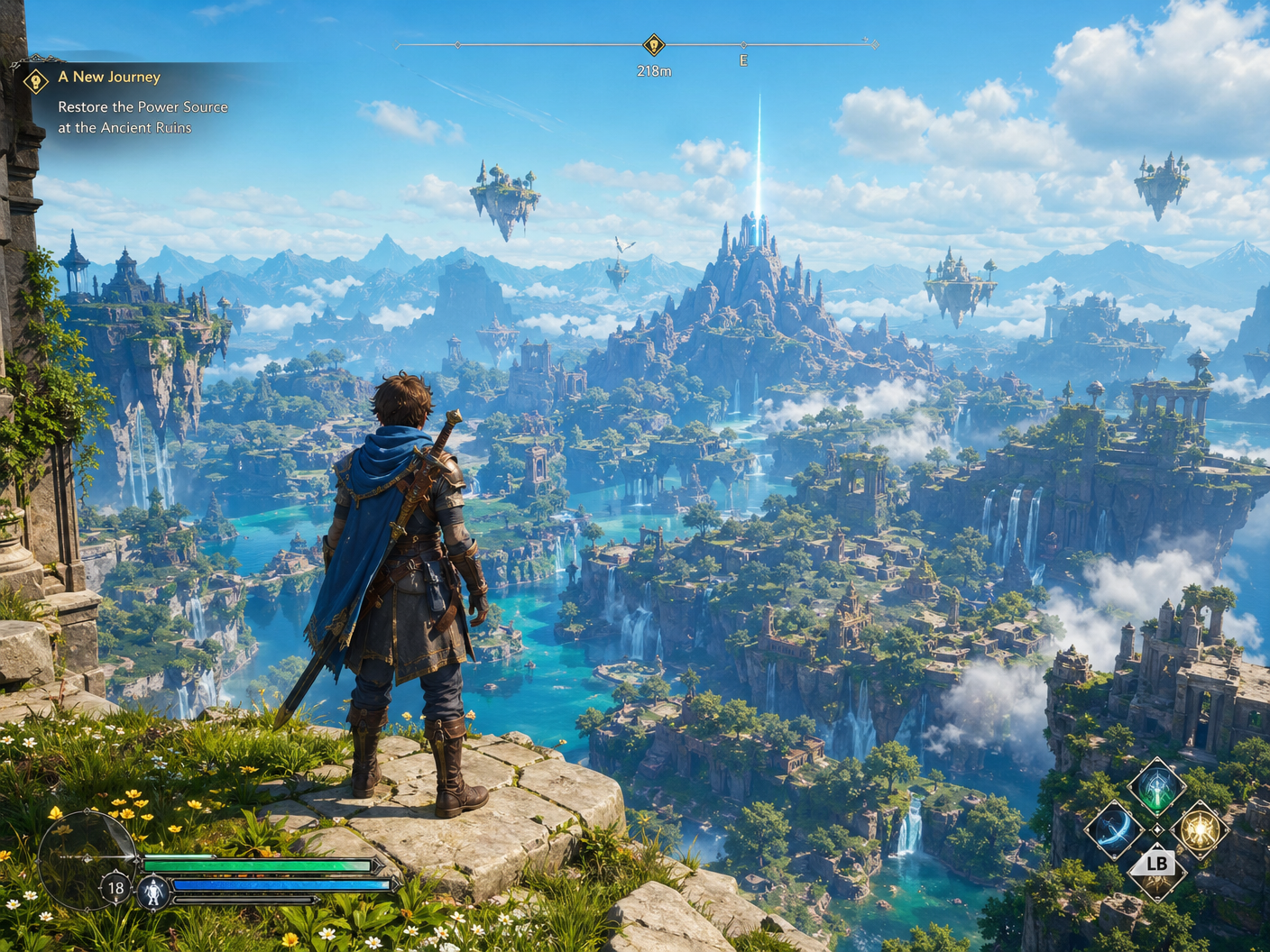Click the armored character portrait icon near the health bar

(153, 890)
